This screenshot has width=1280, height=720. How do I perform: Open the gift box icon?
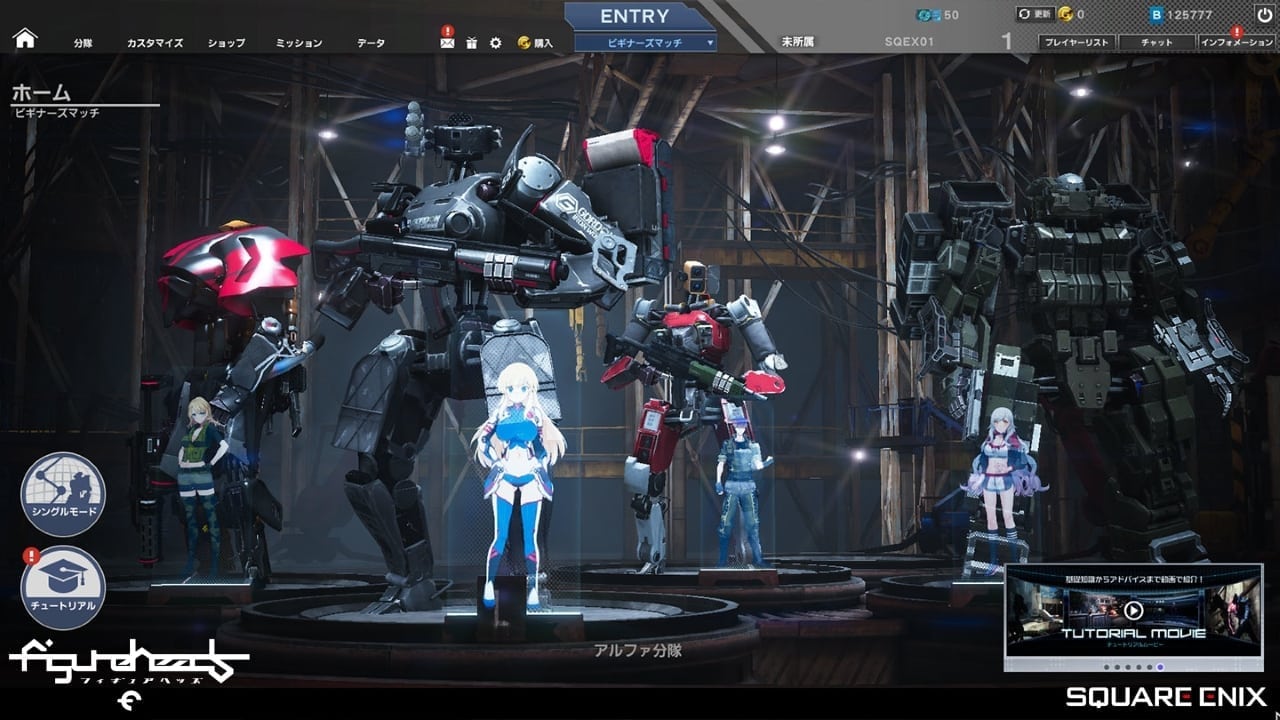(x=472, y=43)
